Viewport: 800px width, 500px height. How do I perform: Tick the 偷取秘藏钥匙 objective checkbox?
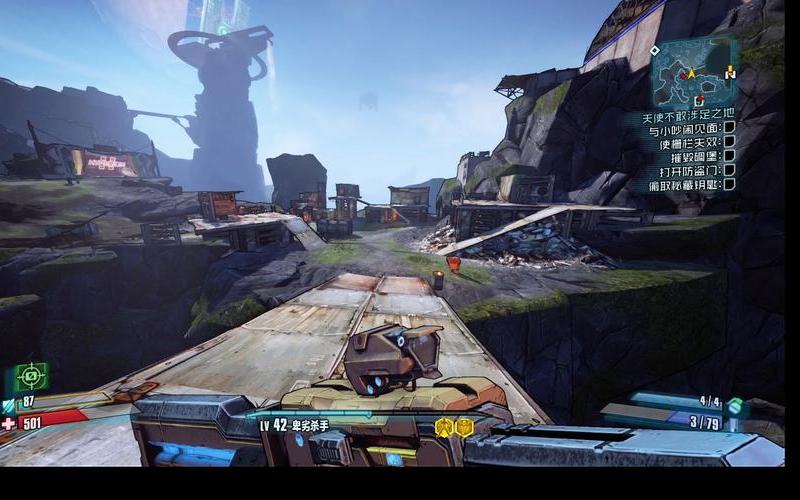coord(730,185)
